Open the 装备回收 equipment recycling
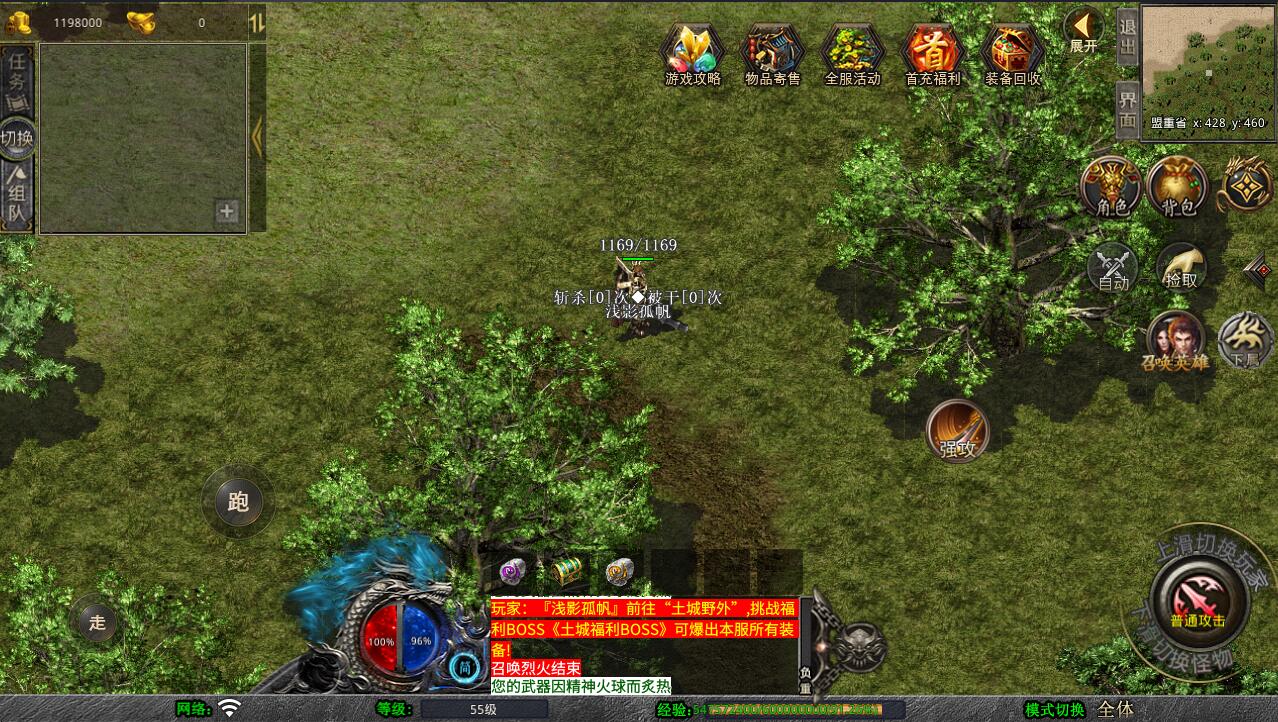The height and width of the screenshot is (722, 1278). [x=1012, y=51]
